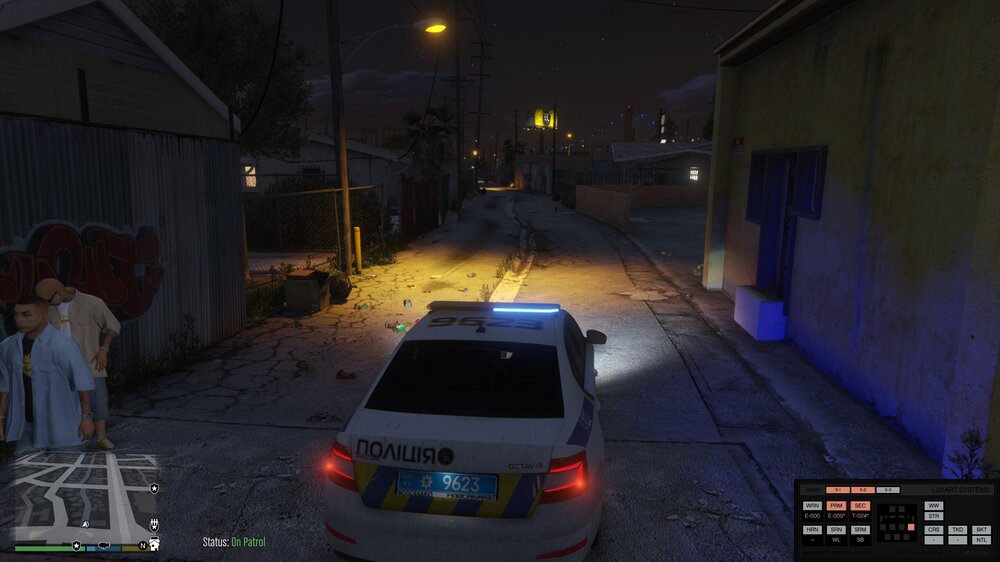Image resolution: width=1000 pixels, height=562 pixels.
Task: Switch on the BKT button
Action: tap(981, 530)
